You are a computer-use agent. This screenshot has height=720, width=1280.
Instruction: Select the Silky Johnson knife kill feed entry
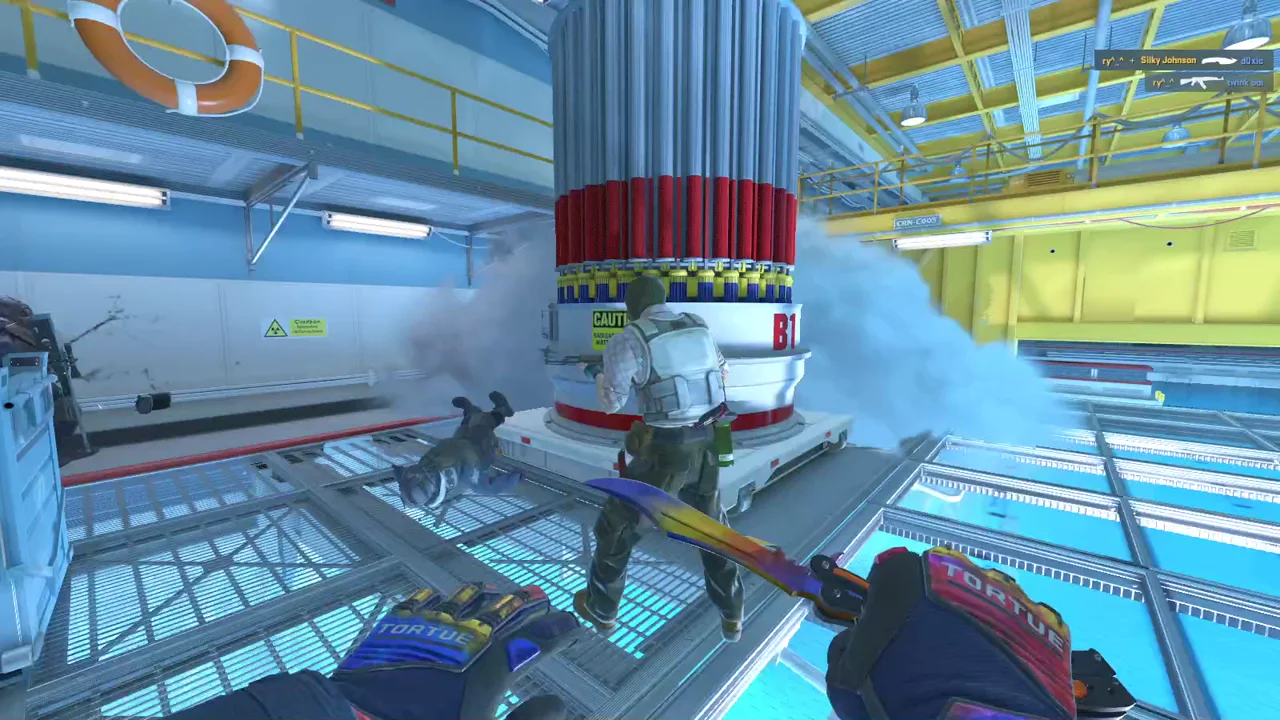point(1182,61)
